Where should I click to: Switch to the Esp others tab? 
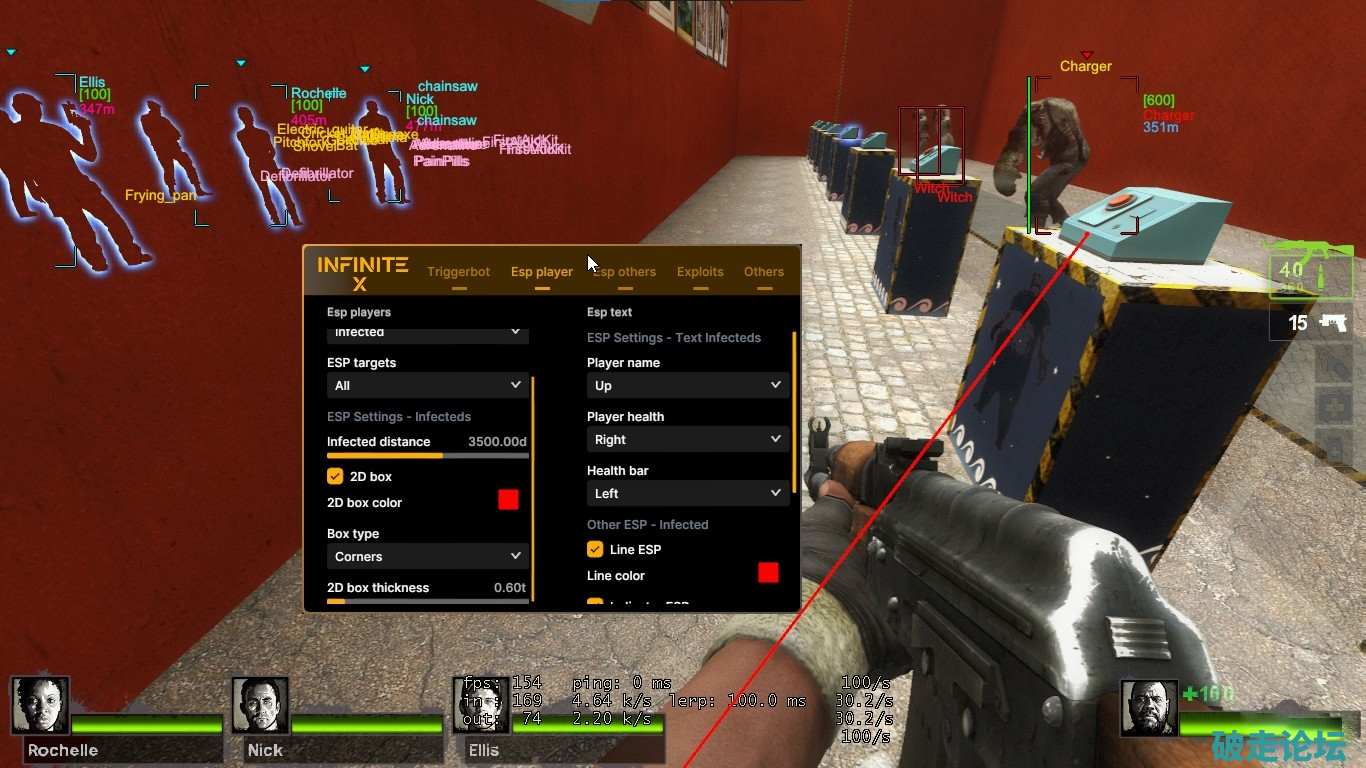tap(623, 272)
